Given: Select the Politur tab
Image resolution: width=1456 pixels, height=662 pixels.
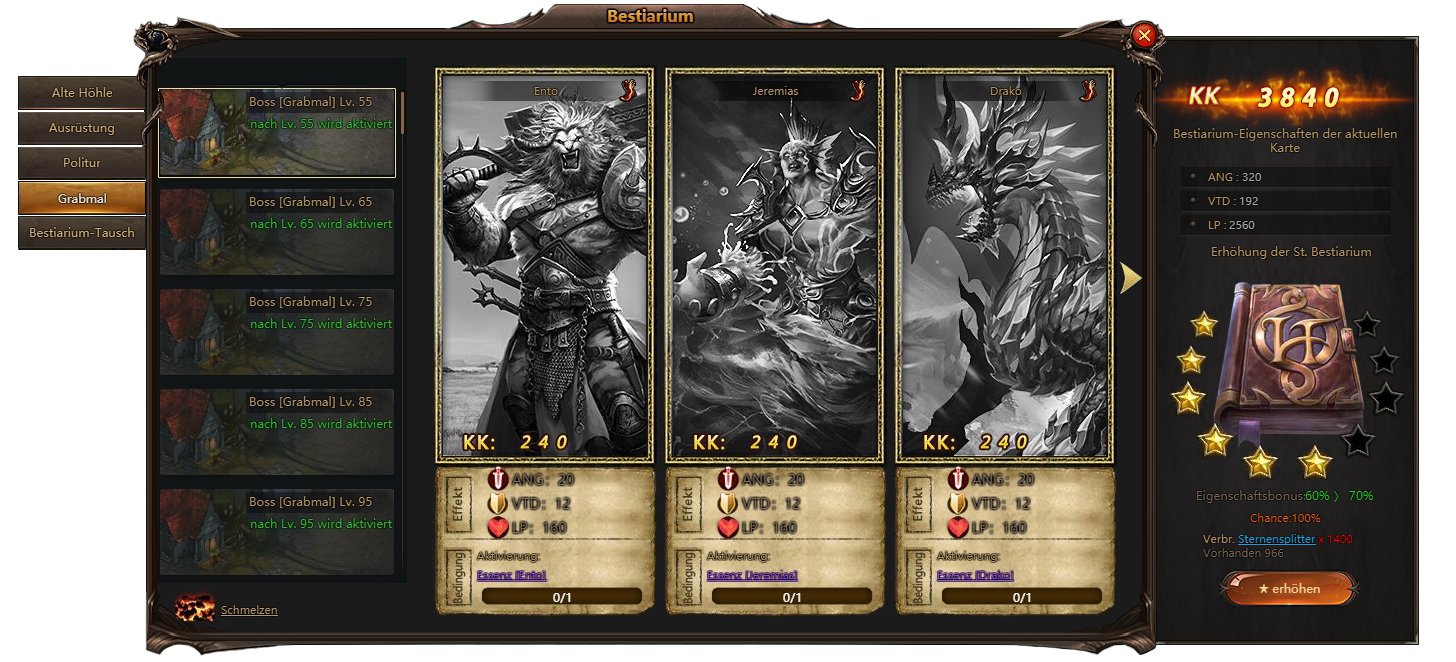Looking at the screenshot, I should 82,162.
